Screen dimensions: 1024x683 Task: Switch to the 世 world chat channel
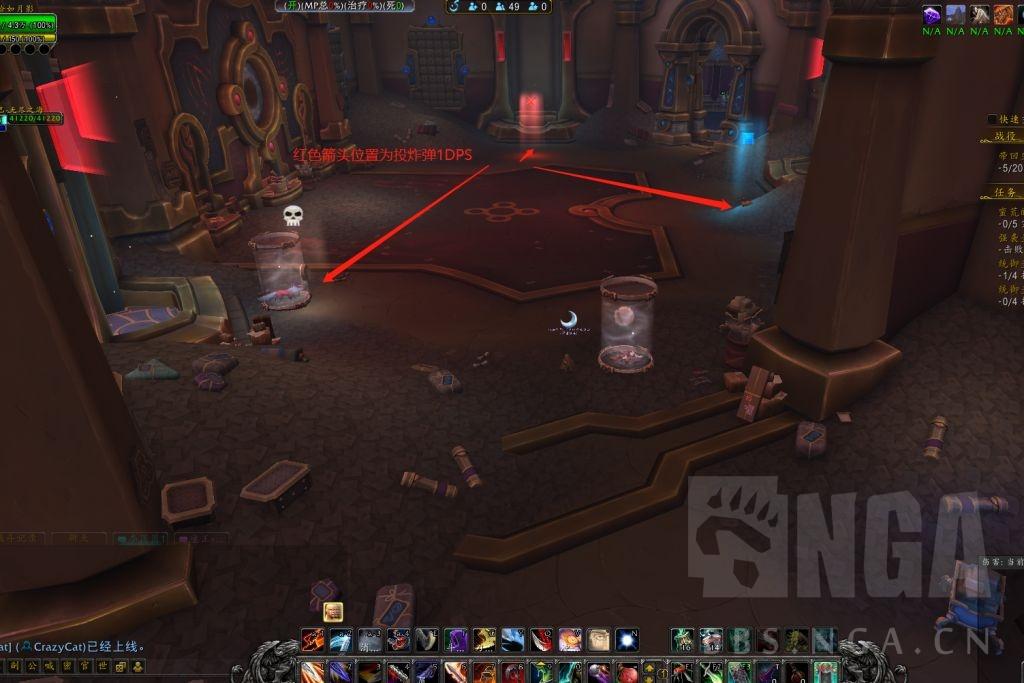tap(104, 666)
